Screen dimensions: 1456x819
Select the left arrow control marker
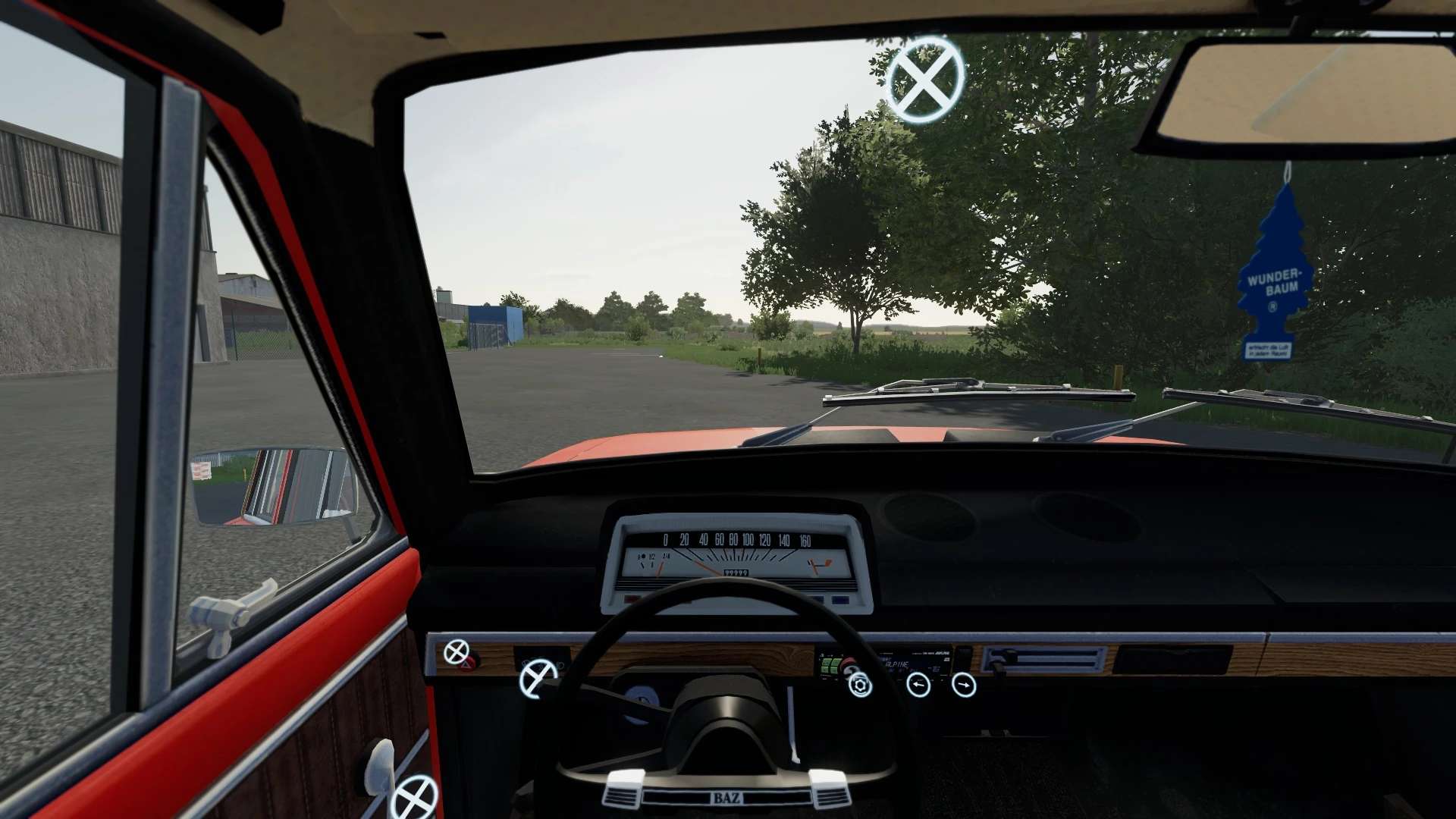click(918, 686)
